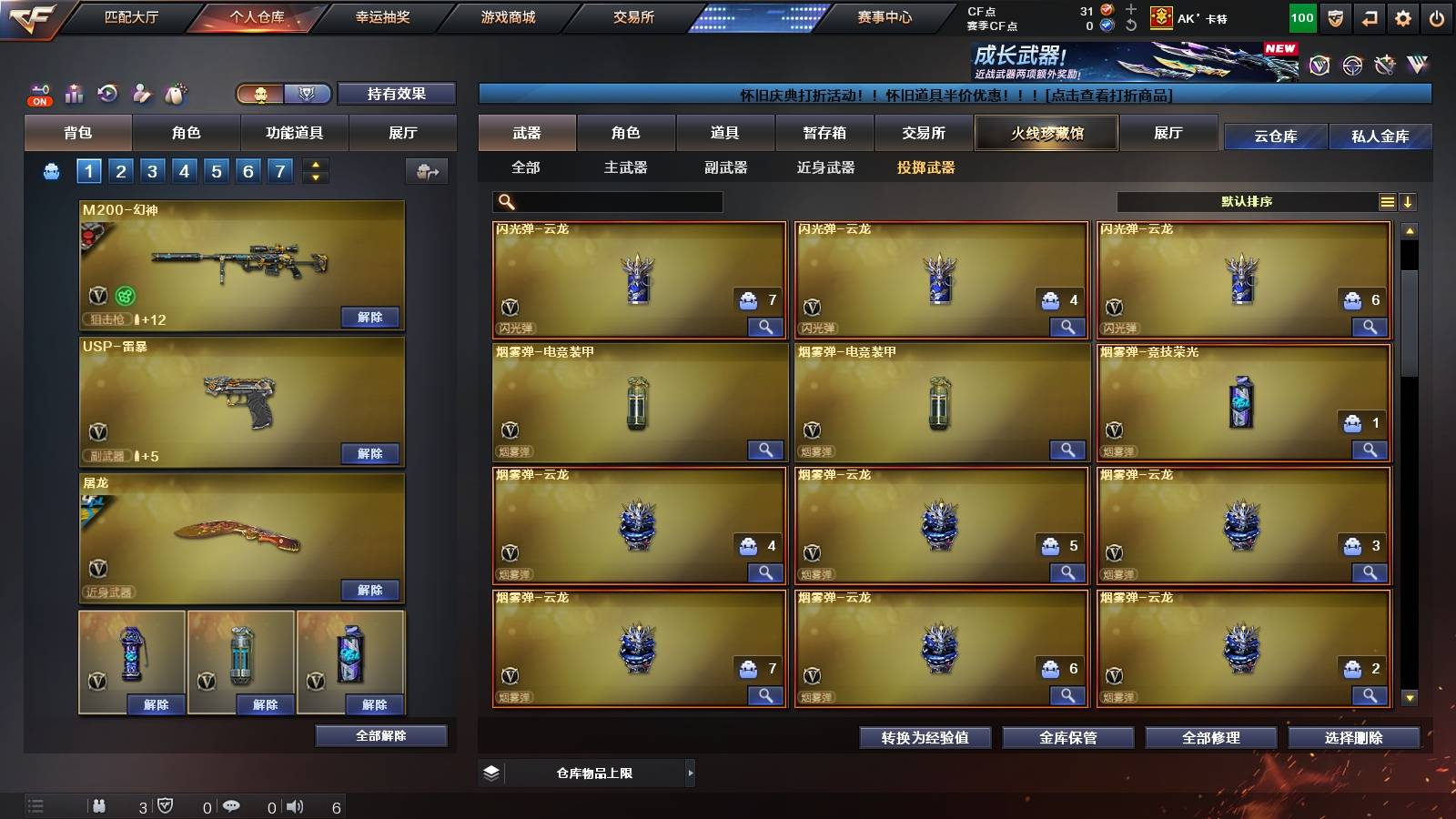The height and width of the screenshot is (819, 1456).
Task: Toggle the ON key switch at top-left
Action: tap(38, 94)
